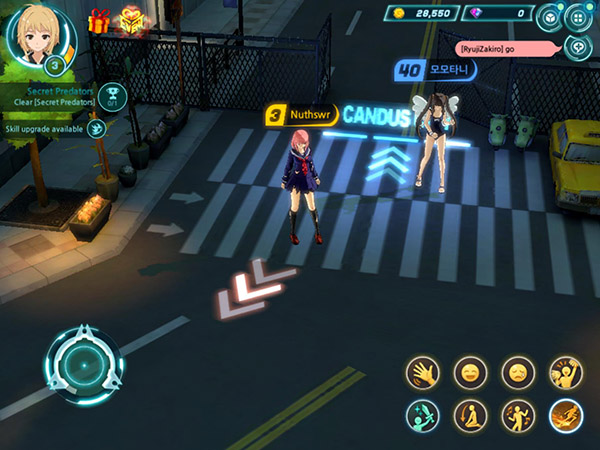Open the four-square main menu button

578,17
